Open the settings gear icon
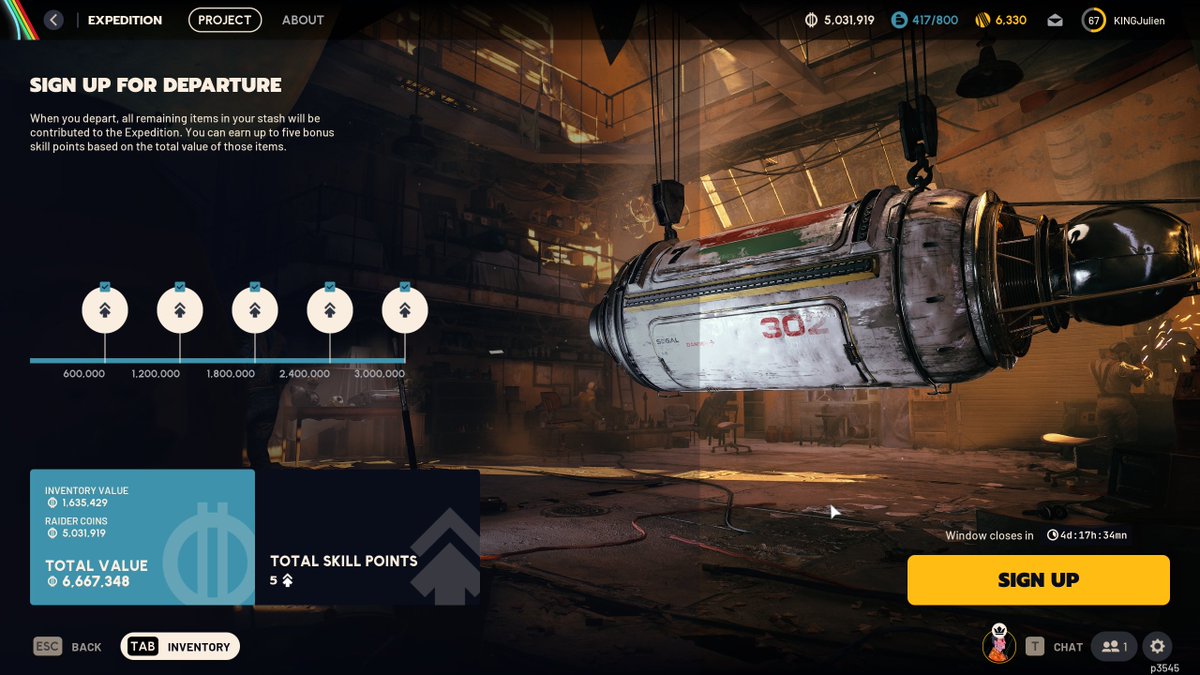Screen dimensions: 1200x675 [x=1157, y=647]
